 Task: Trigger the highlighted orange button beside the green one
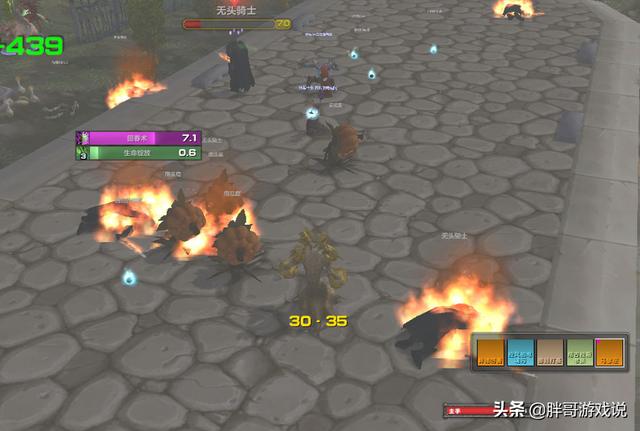click(609, 354)
